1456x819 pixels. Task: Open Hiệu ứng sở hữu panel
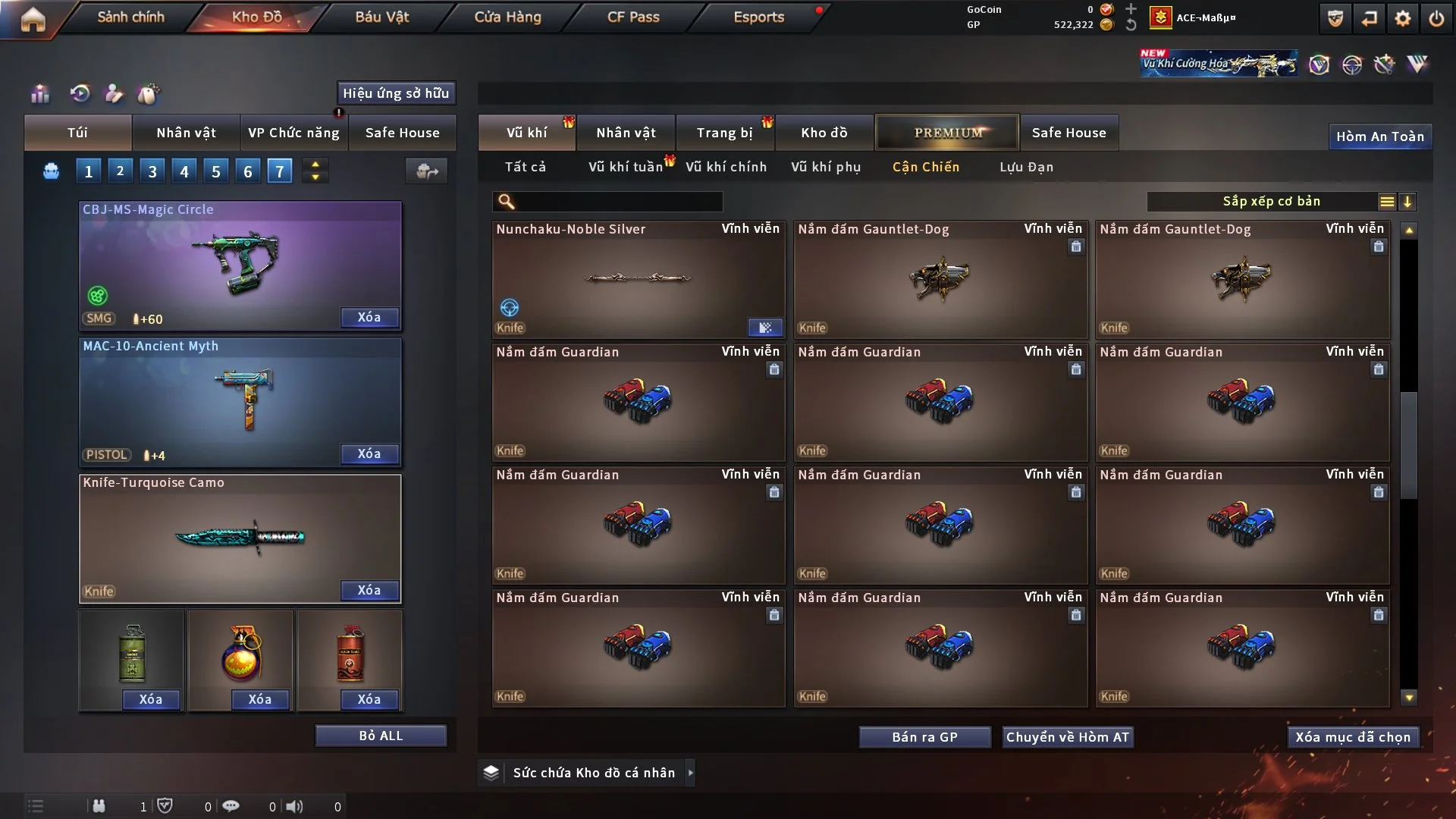pyautogui.click(x=395, y=93)
